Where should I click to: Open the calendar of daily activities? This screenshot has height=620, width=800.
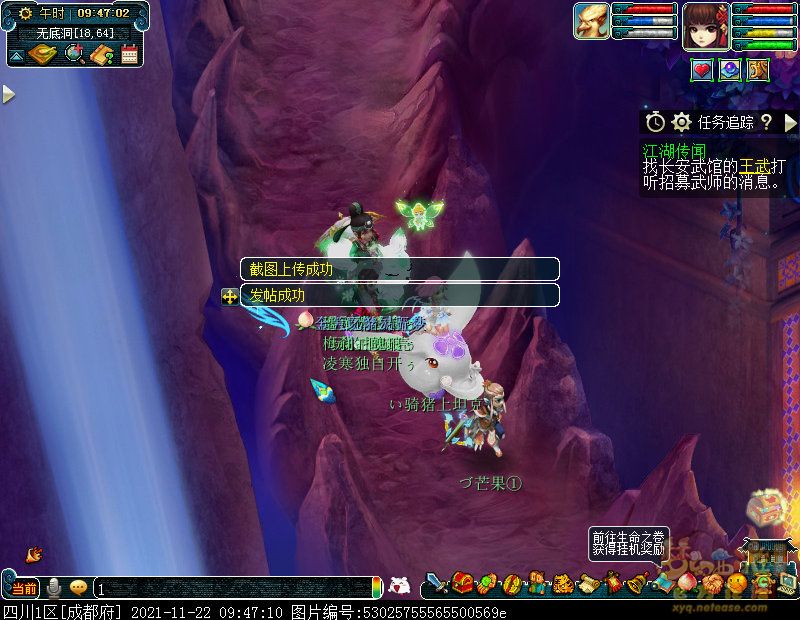coord(129,54)
